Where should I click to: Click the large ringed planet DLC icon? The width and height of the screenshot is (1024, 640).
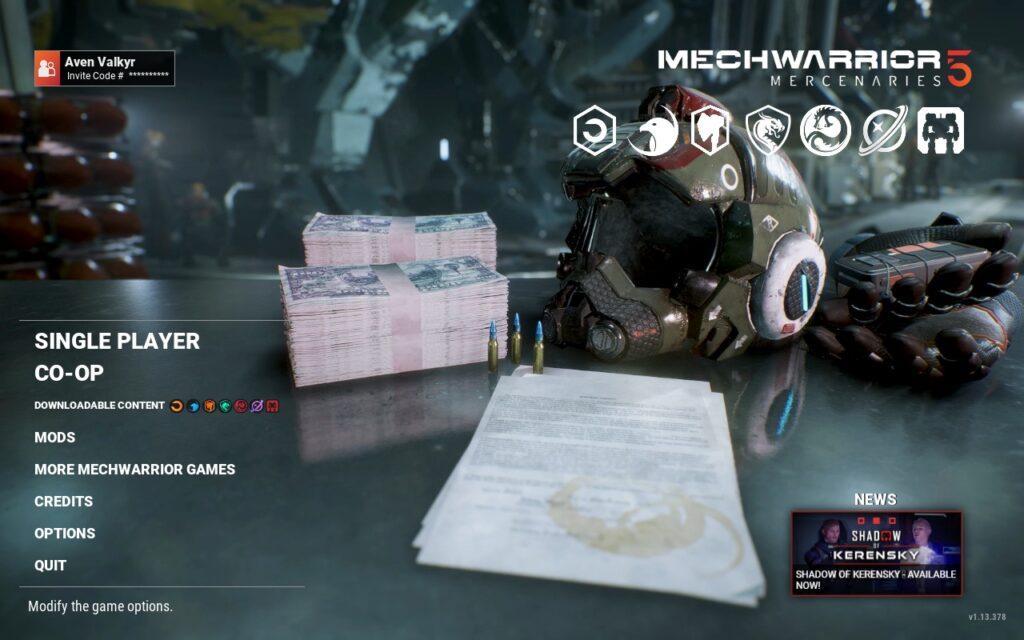point(883,131)
